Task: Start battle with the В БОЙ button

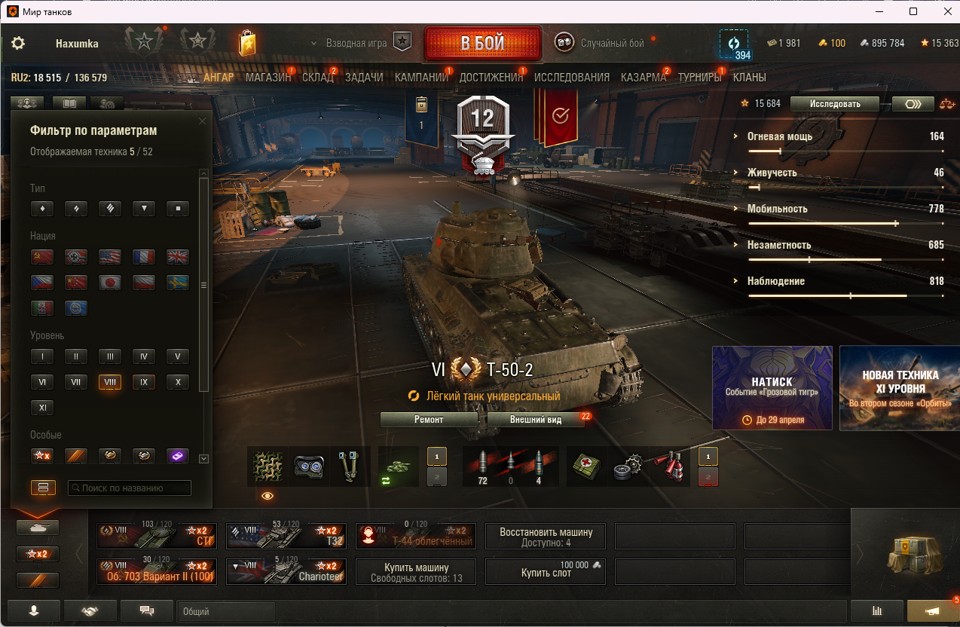Action: pyautogui.click(x=482, y=44)
